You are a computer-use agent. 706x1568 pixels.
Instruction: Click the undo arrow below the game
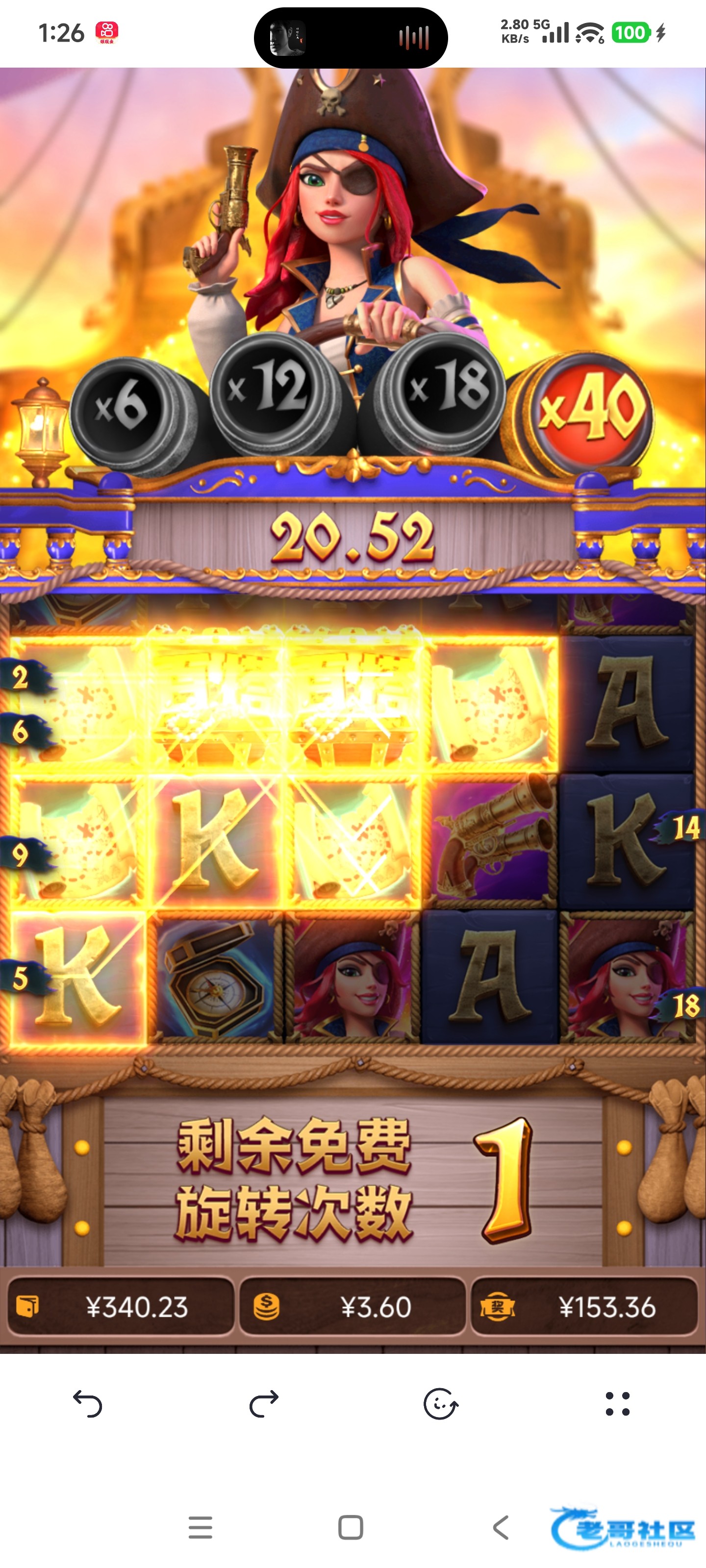pos(88,1404)
